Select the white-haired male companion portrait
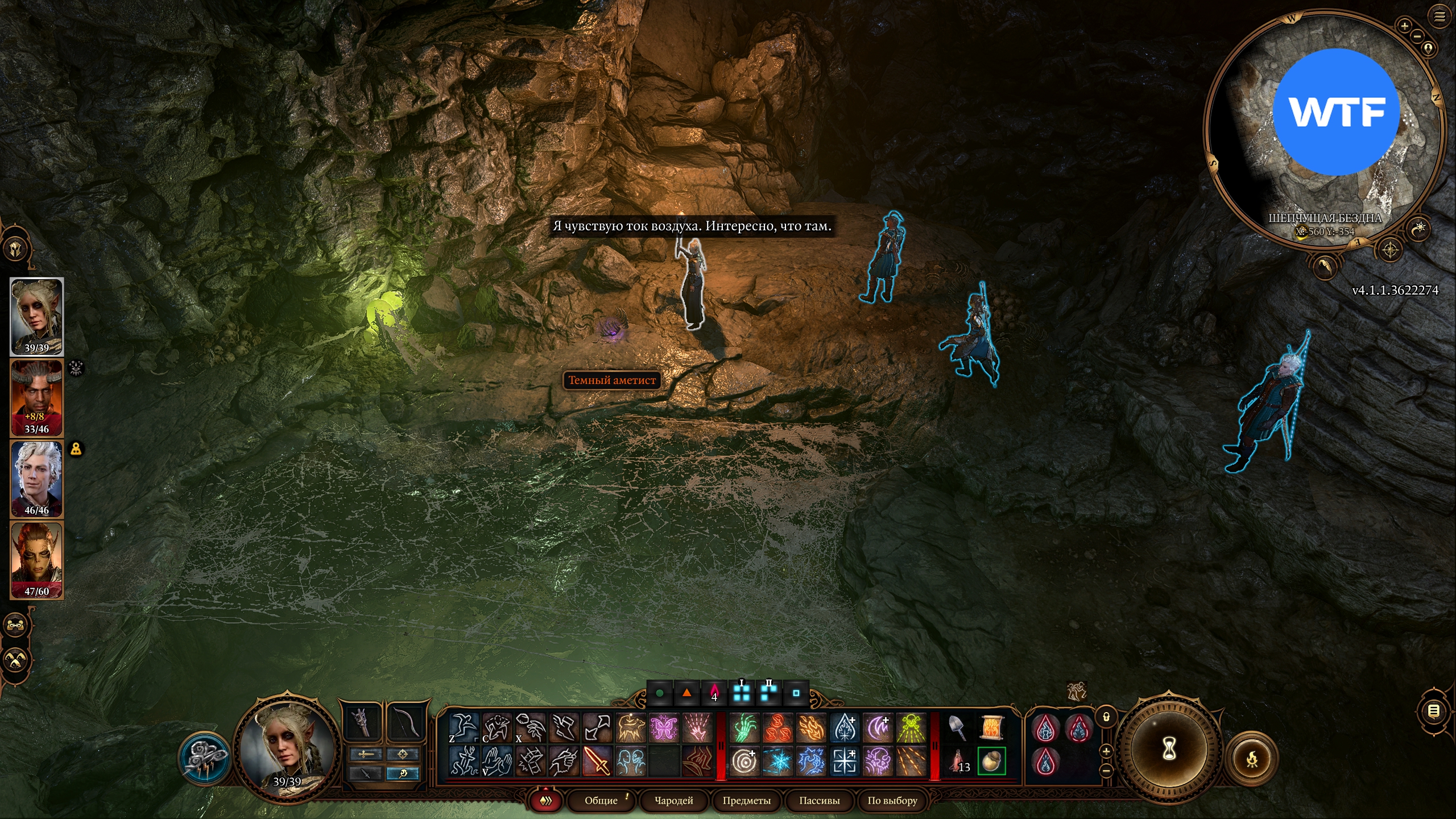 pos(37,478)
